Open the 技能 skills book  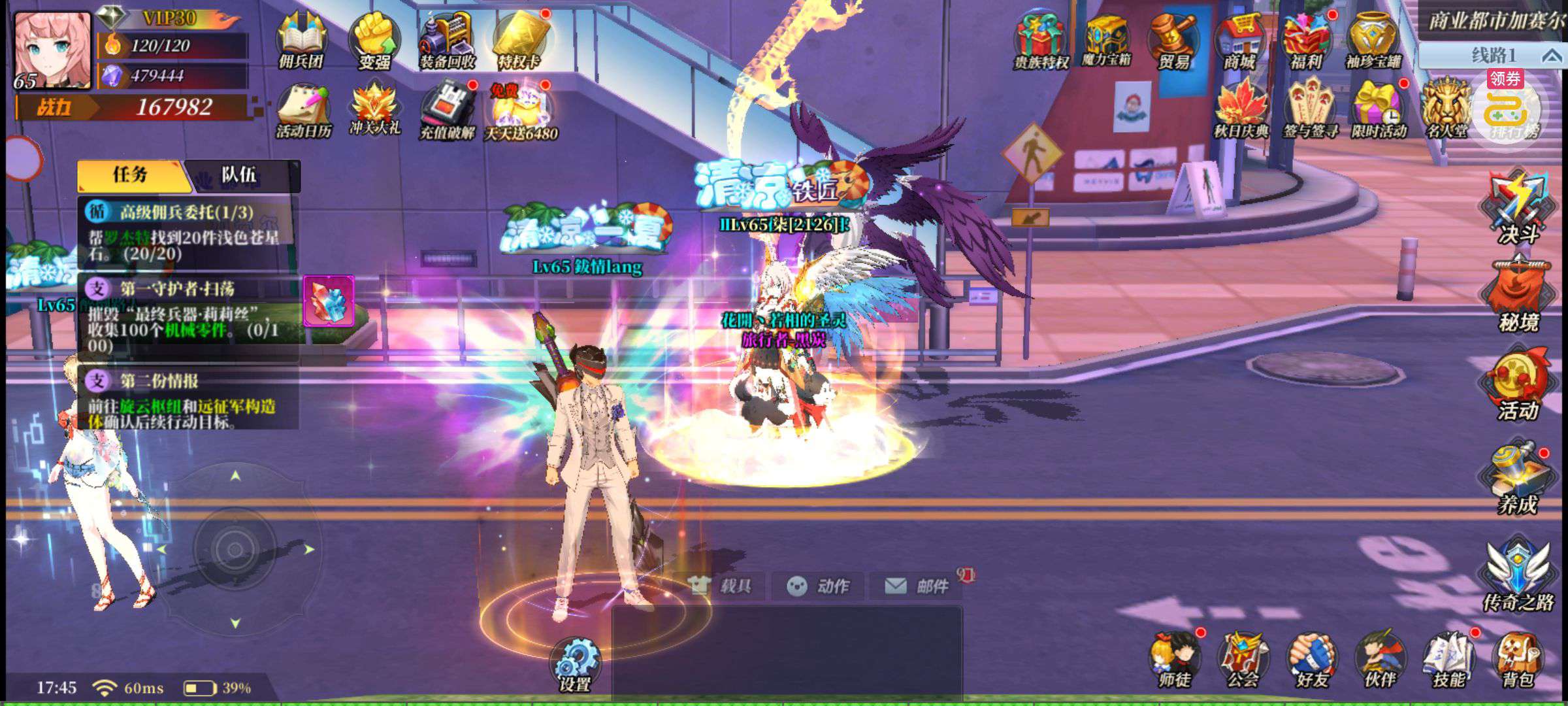point(1449,660)
